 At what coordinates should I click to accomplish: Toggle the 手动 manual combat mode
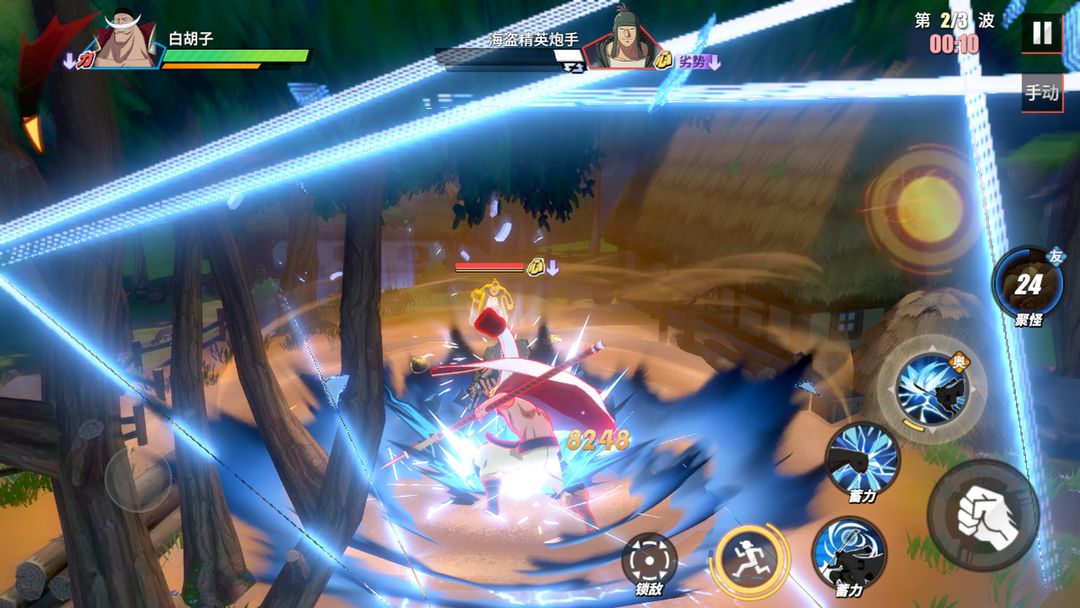click(1041, 93)
